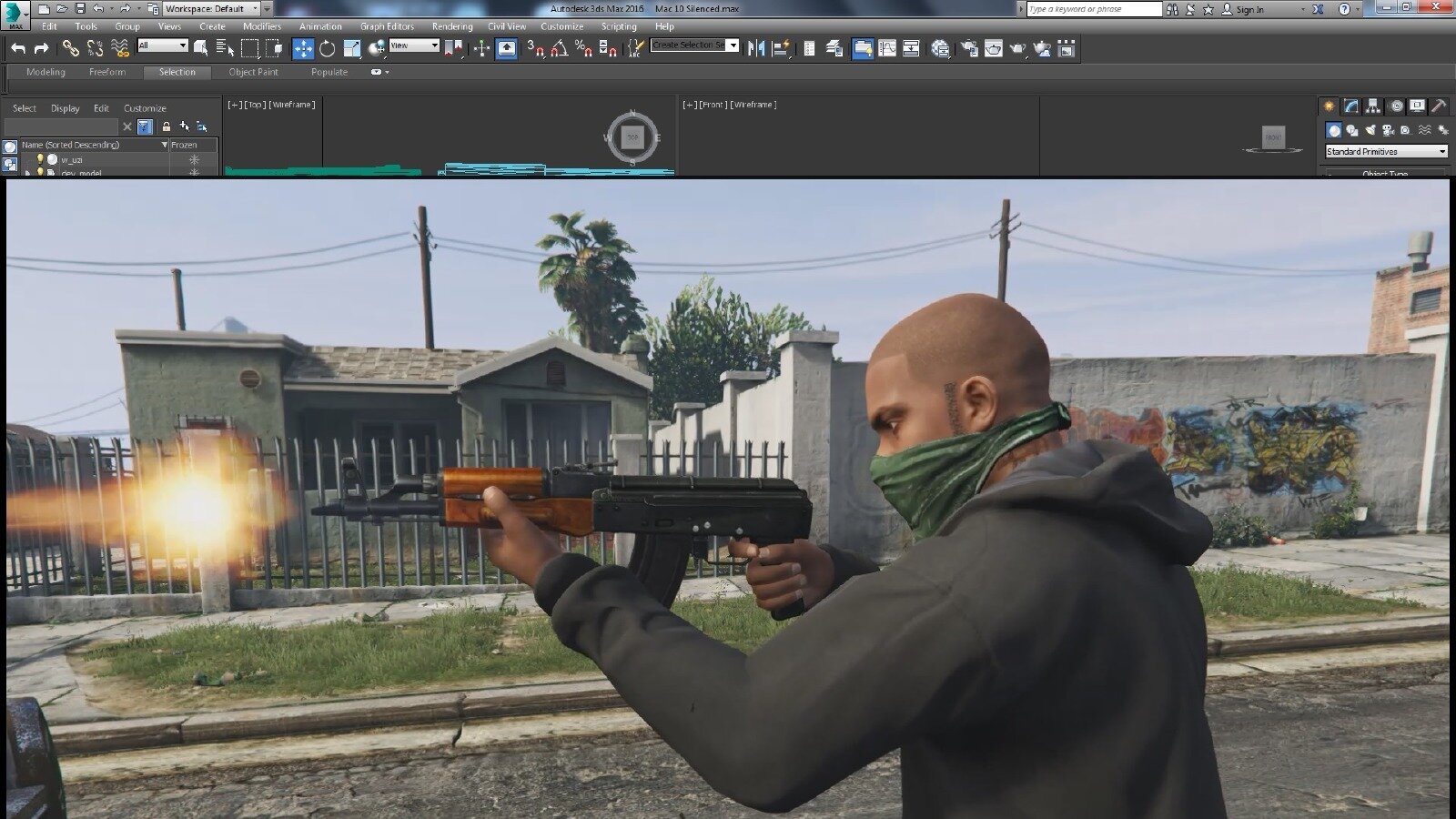The width and height of the screenshot is (1456, 819).
Task: Switch to the Freeform ribbon tab
Action: click(x=107, y=72)
